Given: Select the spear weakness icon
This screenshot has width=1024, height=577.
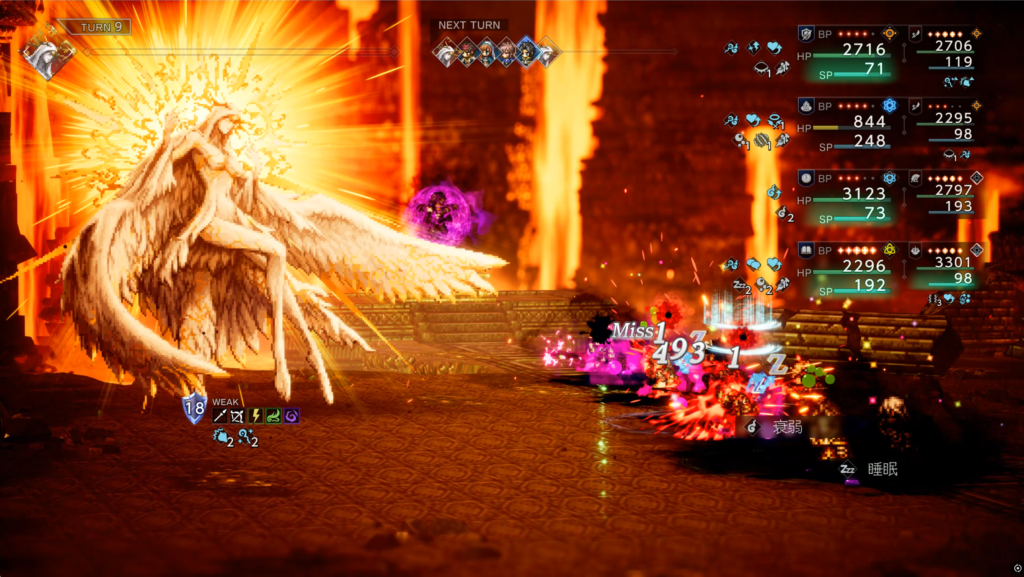Looking at the screenshot, I should 220,416.
